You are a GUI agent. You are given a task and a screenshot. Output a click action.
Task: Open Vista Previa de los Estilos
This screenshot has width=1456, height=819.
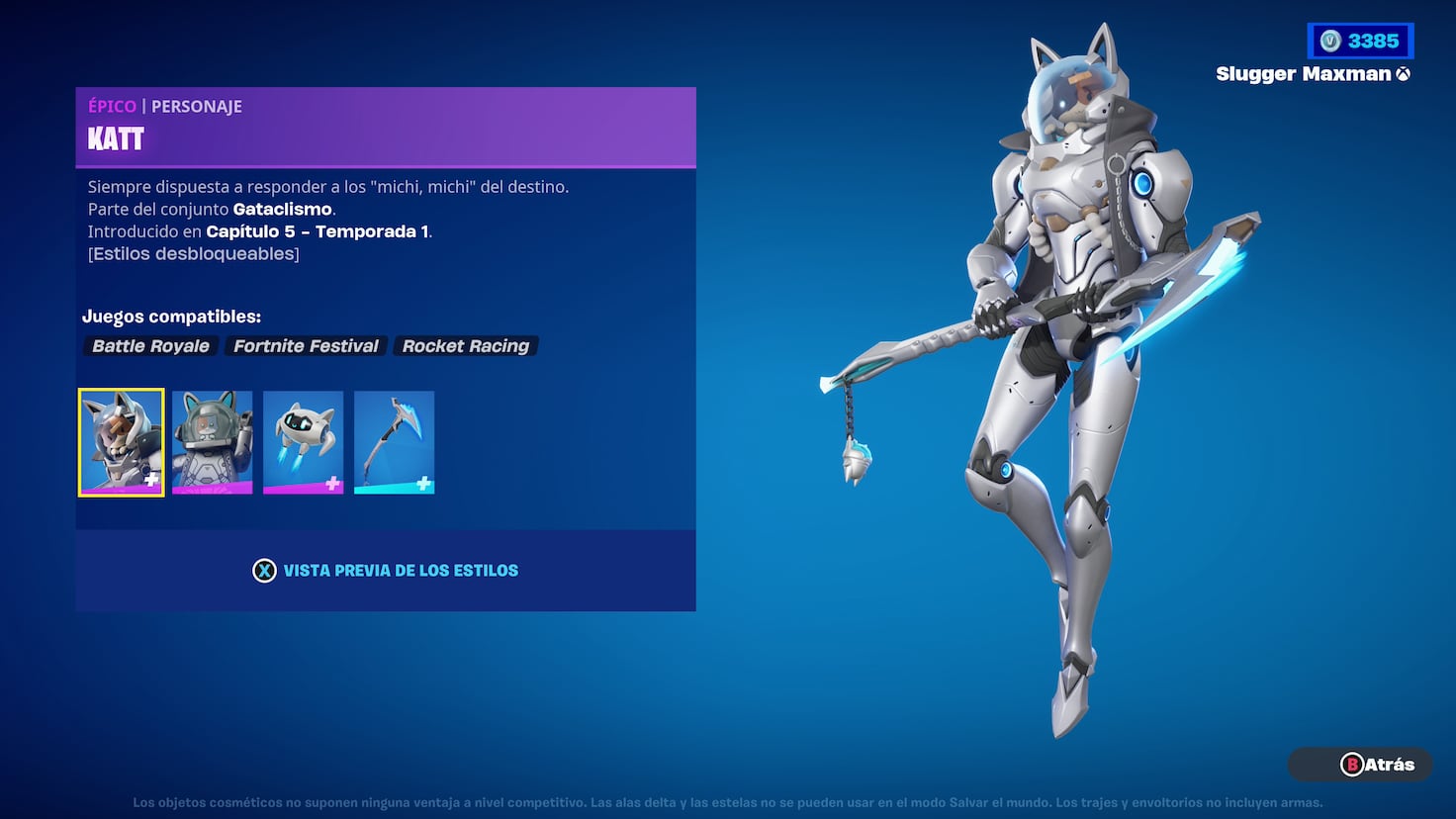pos(385,570)
